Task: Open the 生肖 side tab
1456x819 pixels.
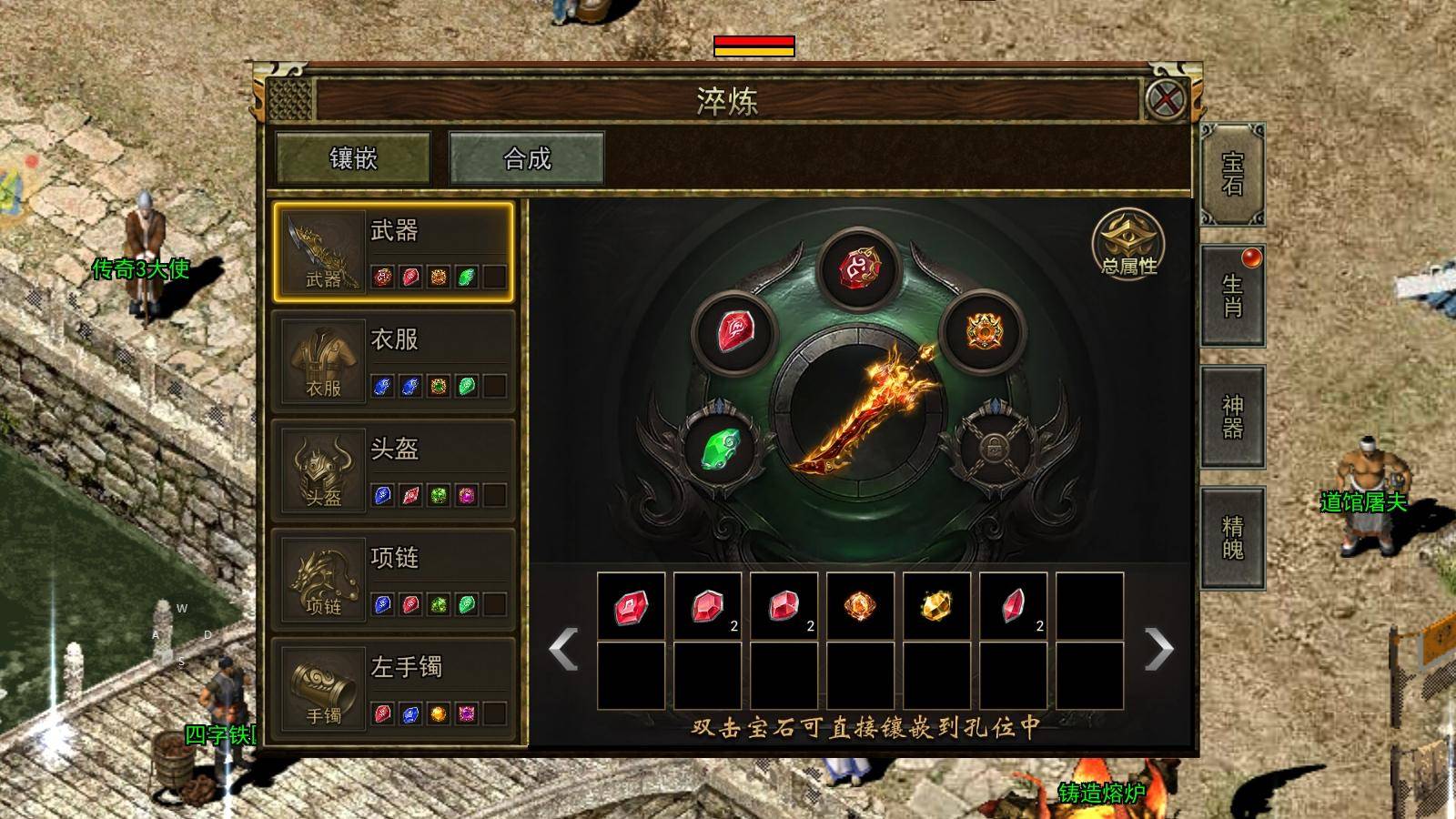Action: (x=1233, y=296)
